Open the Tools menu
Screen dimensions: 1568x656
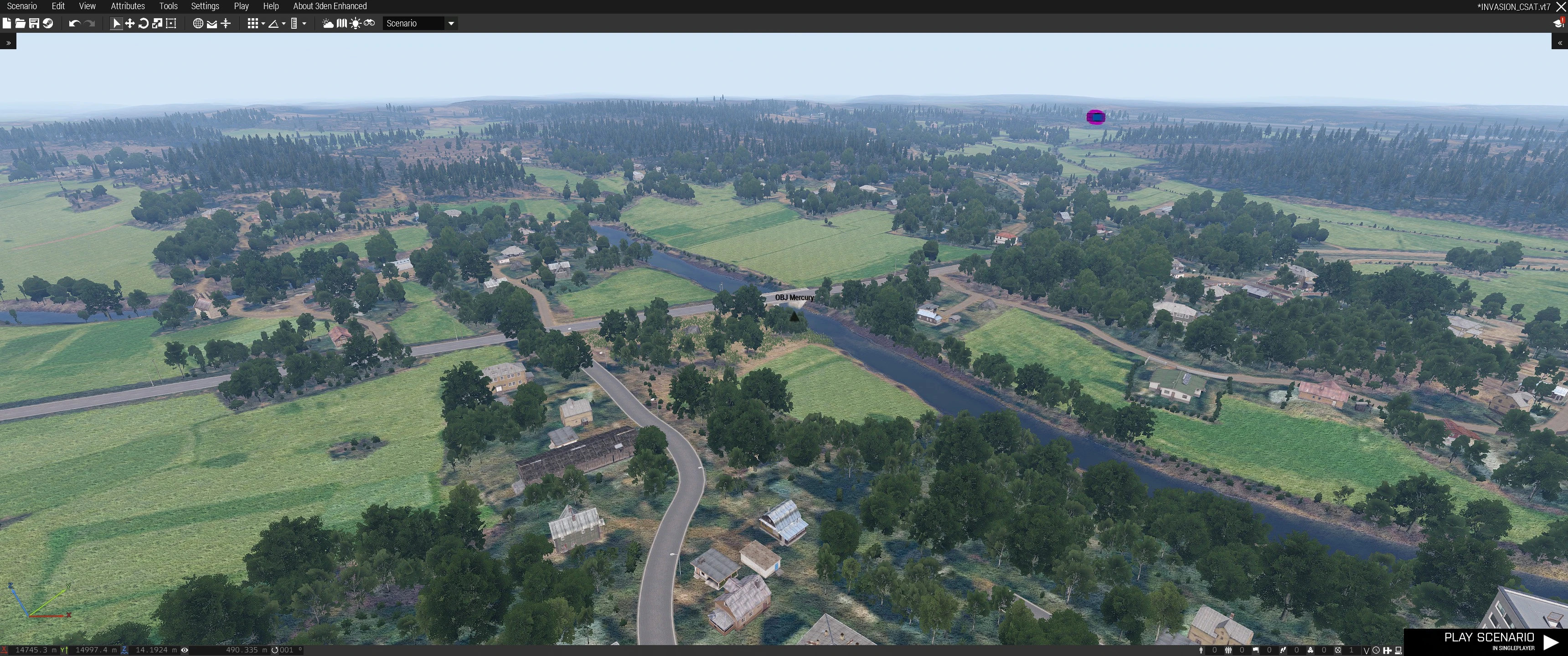(168, 6)
